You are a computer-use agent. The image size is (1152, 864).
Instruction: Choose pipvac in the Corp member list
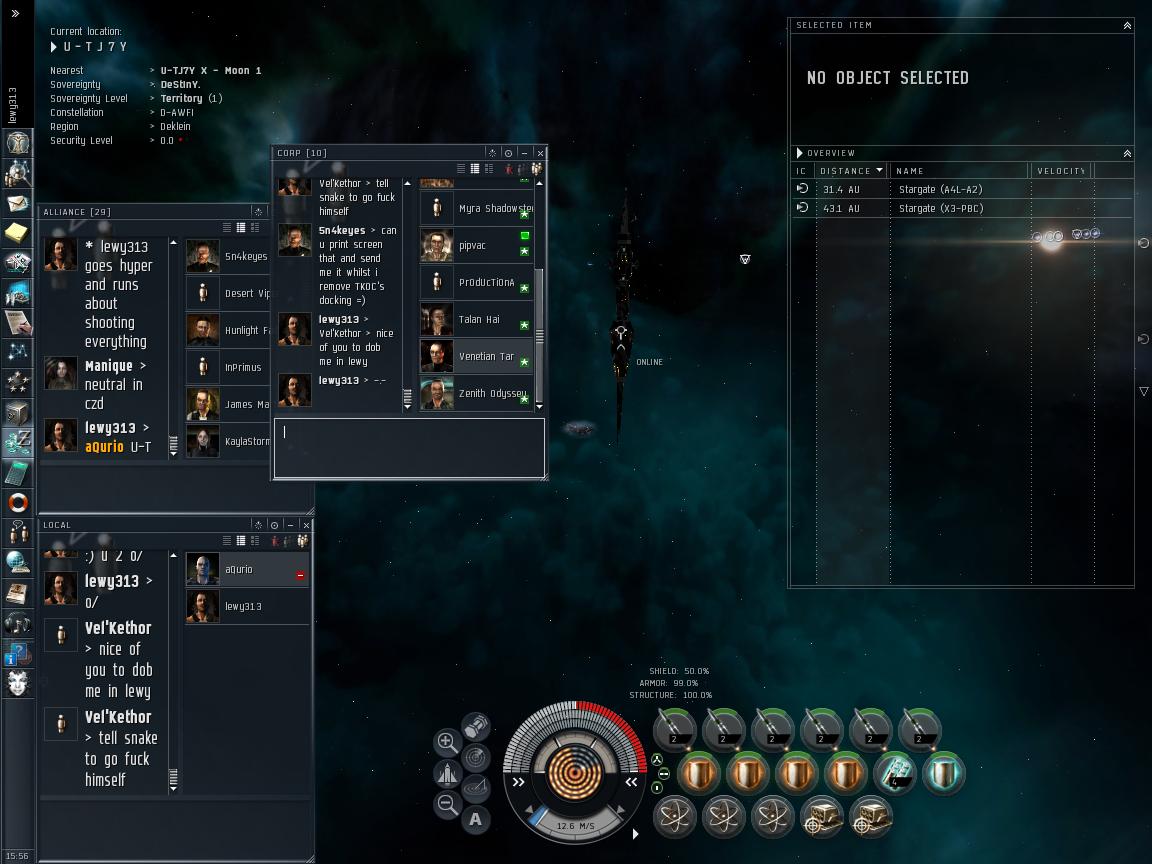click(472, 246)
